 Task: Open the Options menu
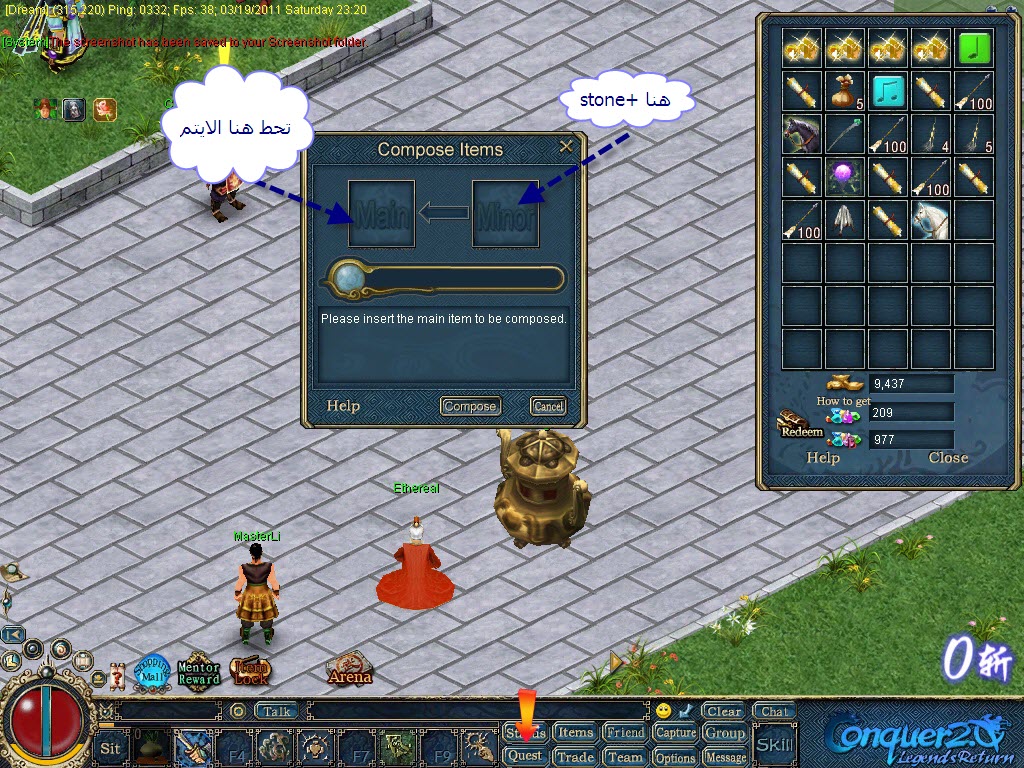(676, 757)
